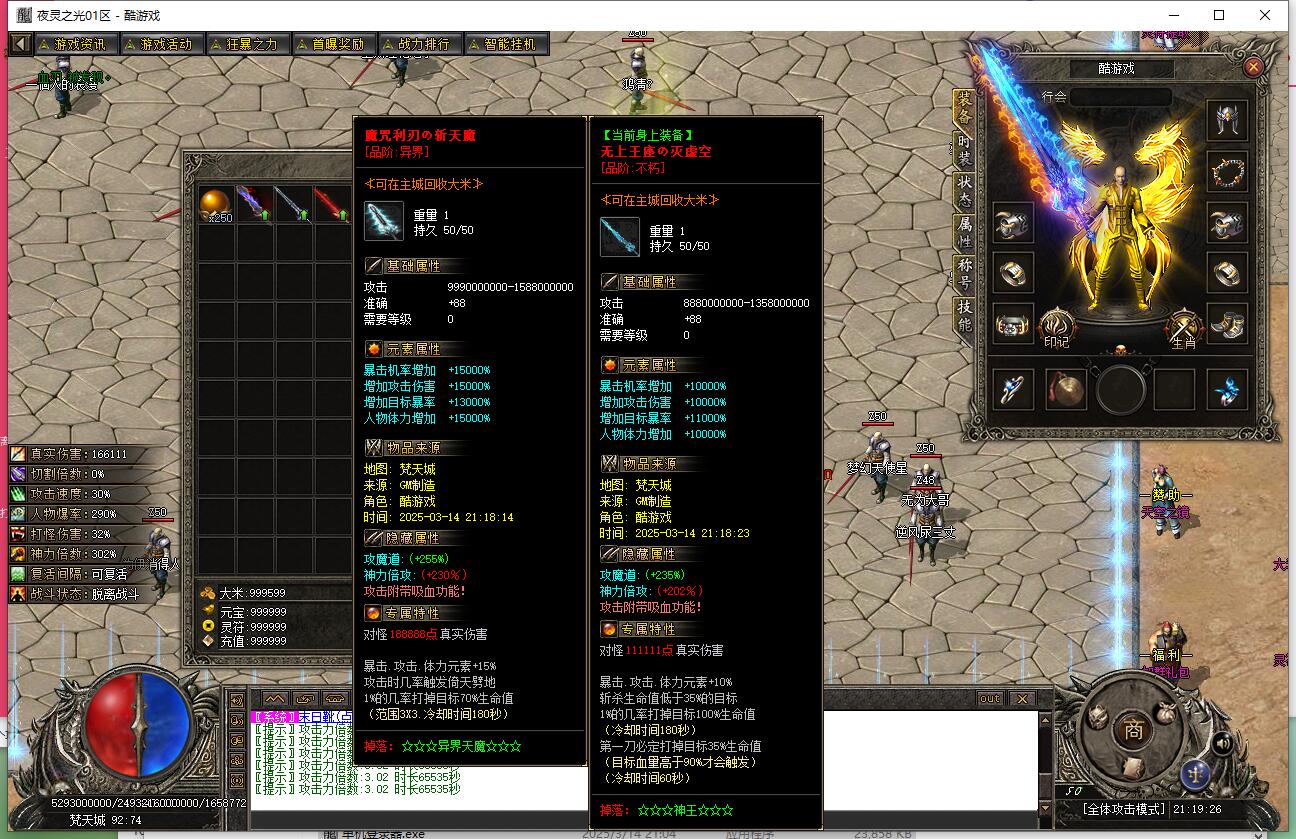Screen dimensions: 1296x839
Task: Click the blue scales icon beside the shop wheel
Action: point(1197,773)
